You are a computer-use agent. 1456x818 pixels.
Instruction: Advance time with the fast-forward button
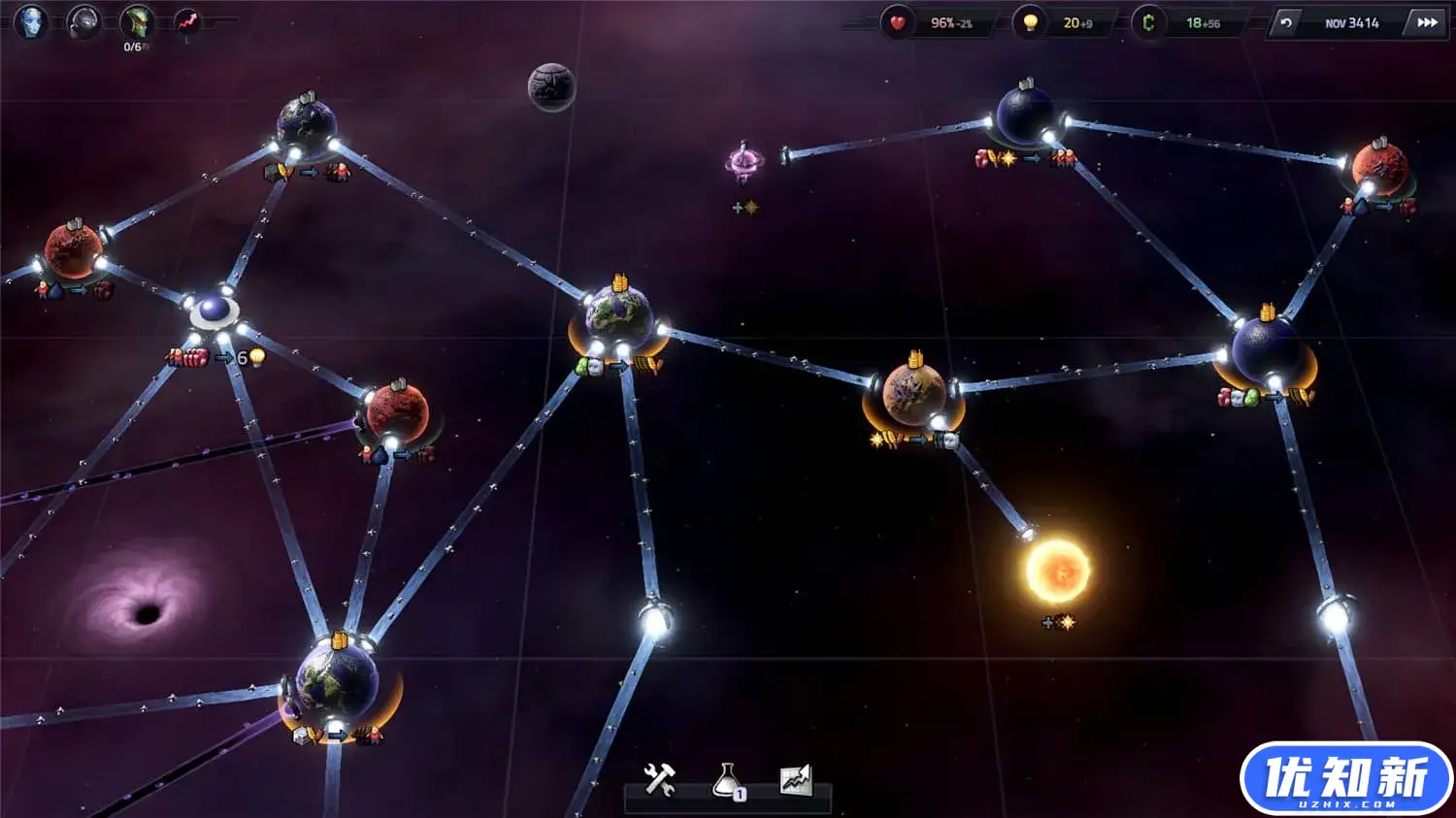[x=1427, y=22]
